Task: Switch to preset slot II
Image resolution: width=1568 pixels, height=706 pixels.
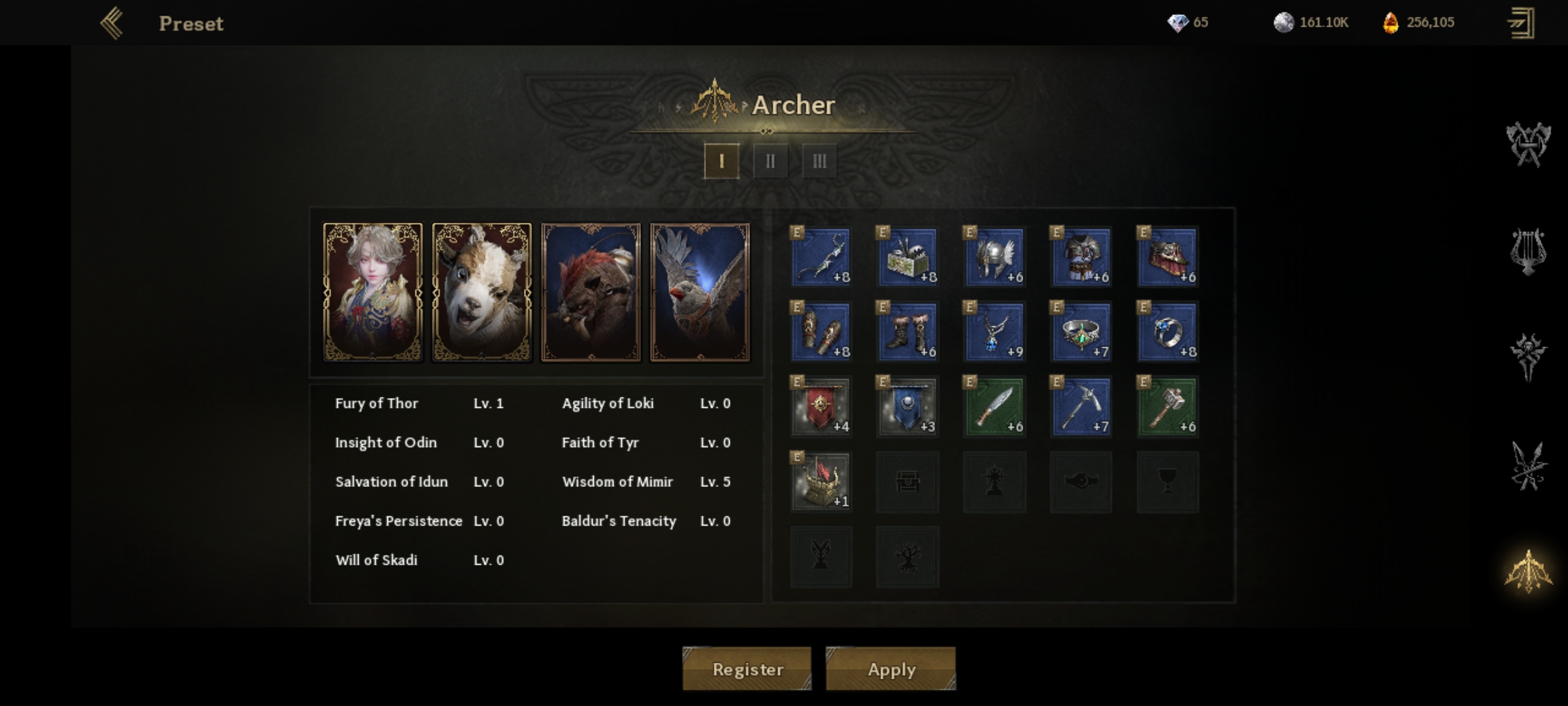Action: point(770,161)
